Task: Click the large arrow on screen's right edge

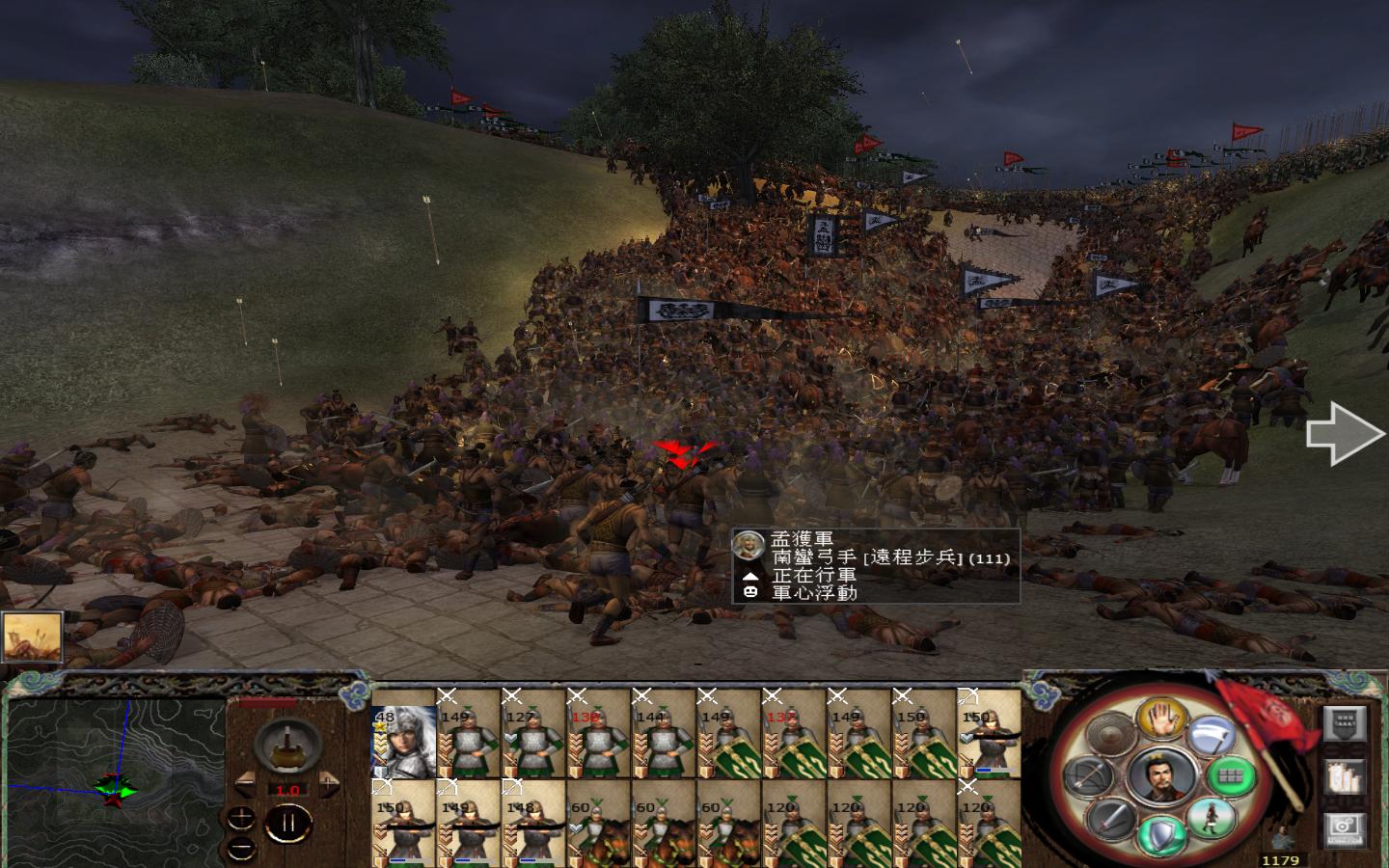Action: (x=1346, y=434)
